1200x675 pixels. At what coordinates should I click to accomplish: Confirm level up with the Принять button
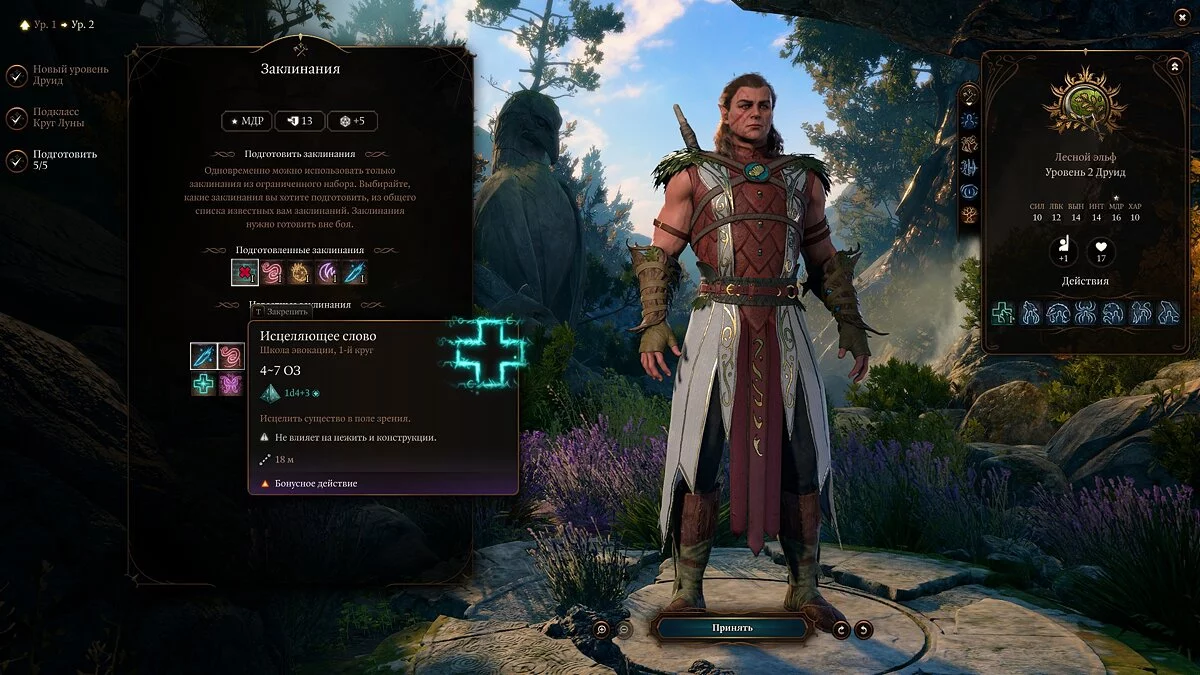pyautogui.click(x=732, y=628)
